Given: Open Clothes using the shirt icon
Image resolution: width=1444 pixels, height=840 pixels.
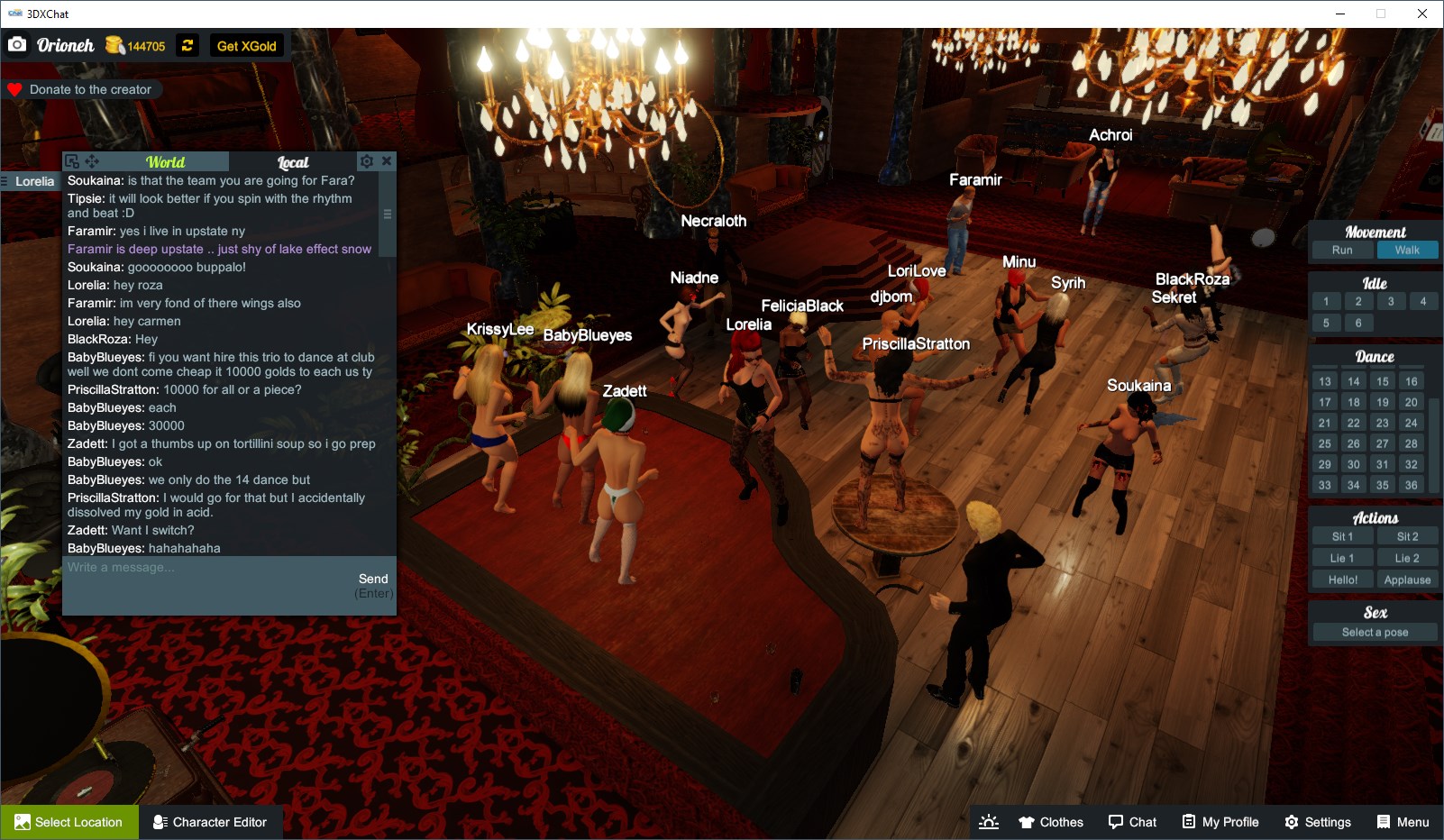Looking at the screenshot, I should (x=1051, y=821).
